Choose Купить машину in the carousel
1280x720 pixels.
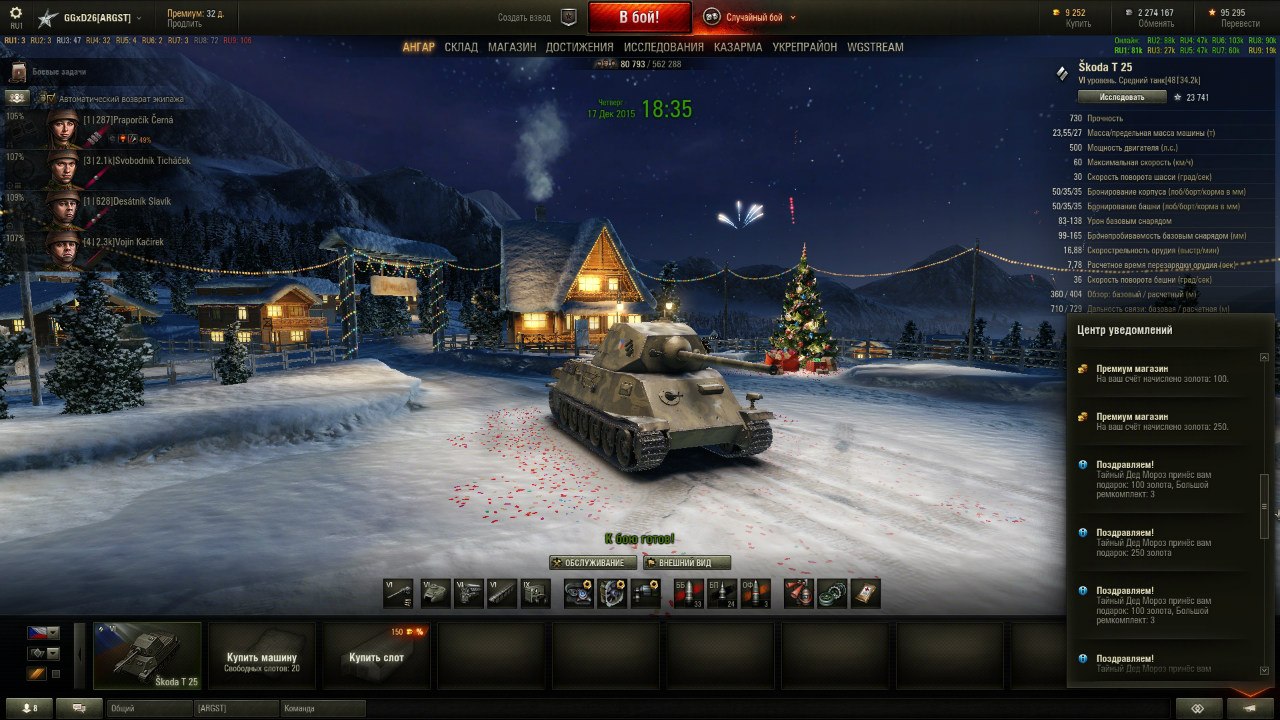262,655
